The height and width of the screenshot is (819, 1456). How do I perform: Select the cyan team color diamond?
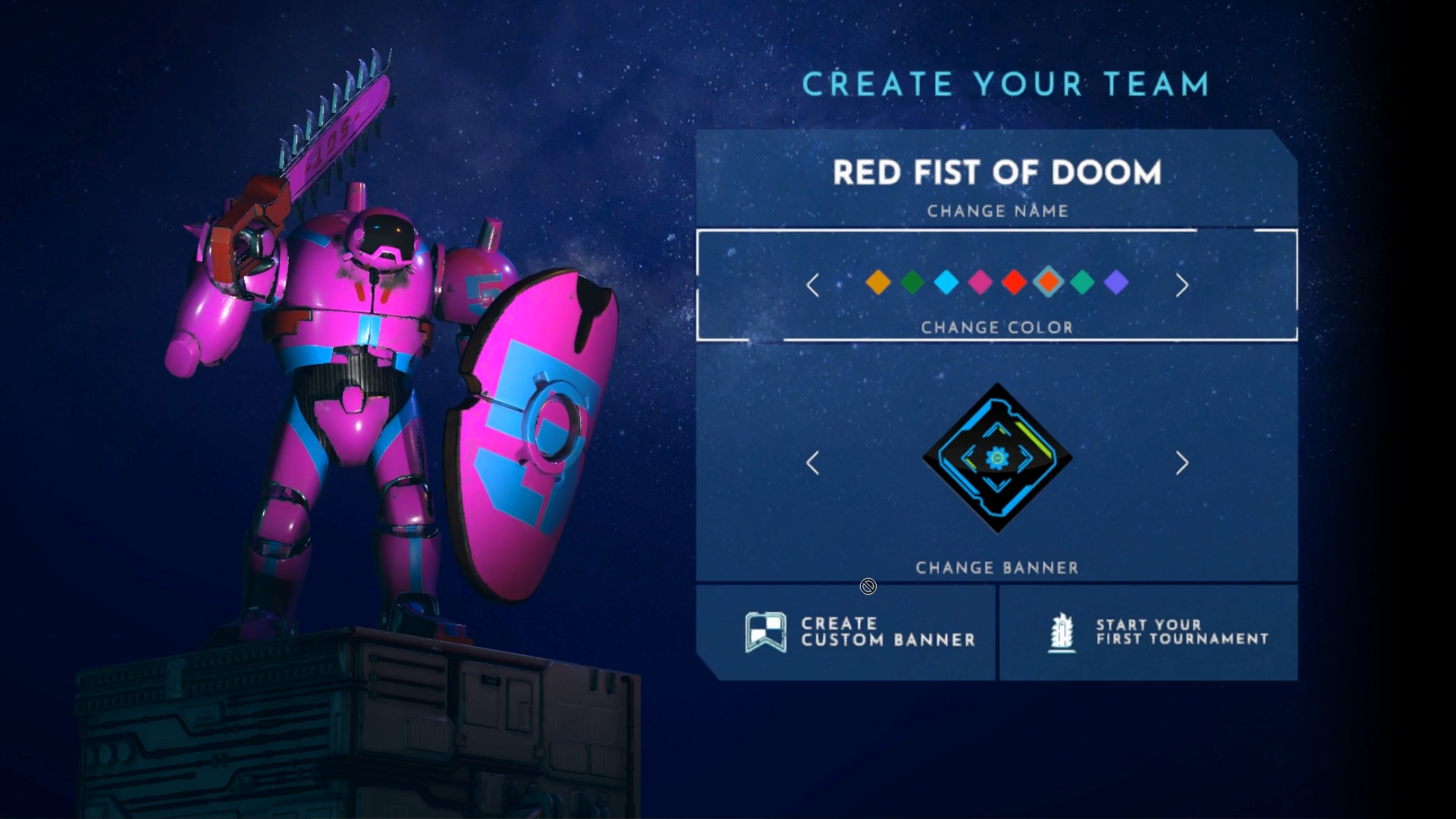click(x=945, y=283)
